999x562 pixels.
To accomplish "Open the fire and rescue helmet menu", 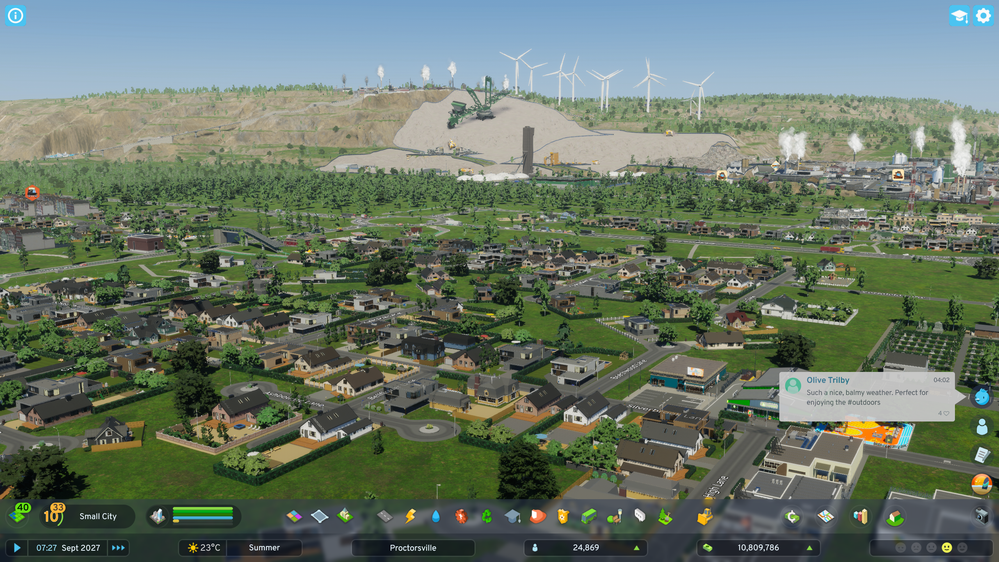I will [x=538, y=516].
